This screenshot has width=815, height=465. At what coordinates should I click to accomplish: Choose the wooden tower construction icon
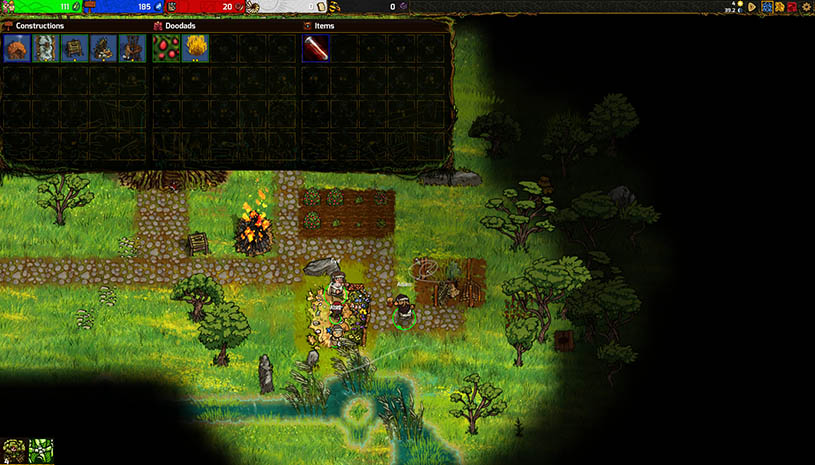[133, 48]
